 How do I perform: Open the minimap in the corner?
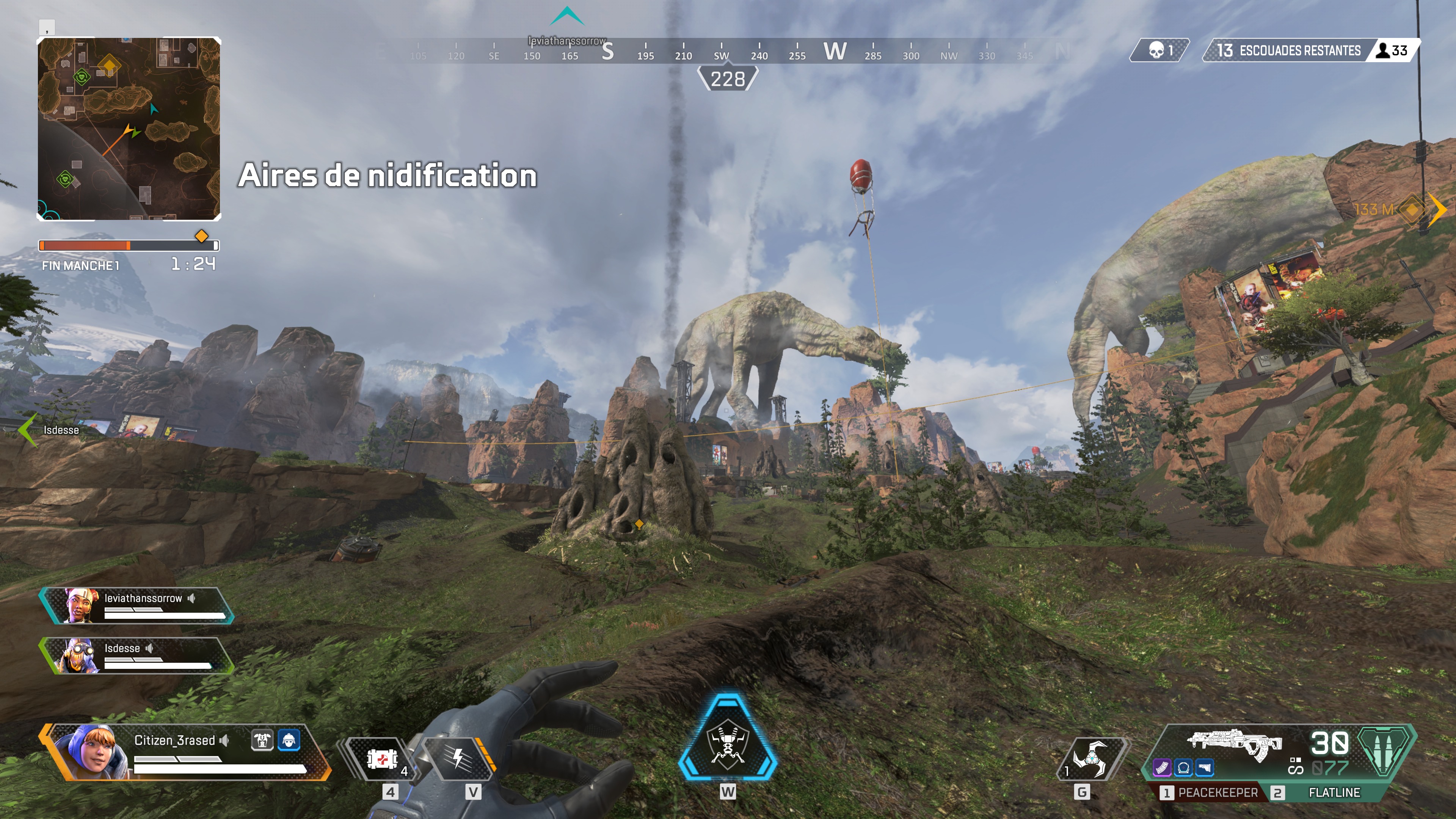coord(129,129)
